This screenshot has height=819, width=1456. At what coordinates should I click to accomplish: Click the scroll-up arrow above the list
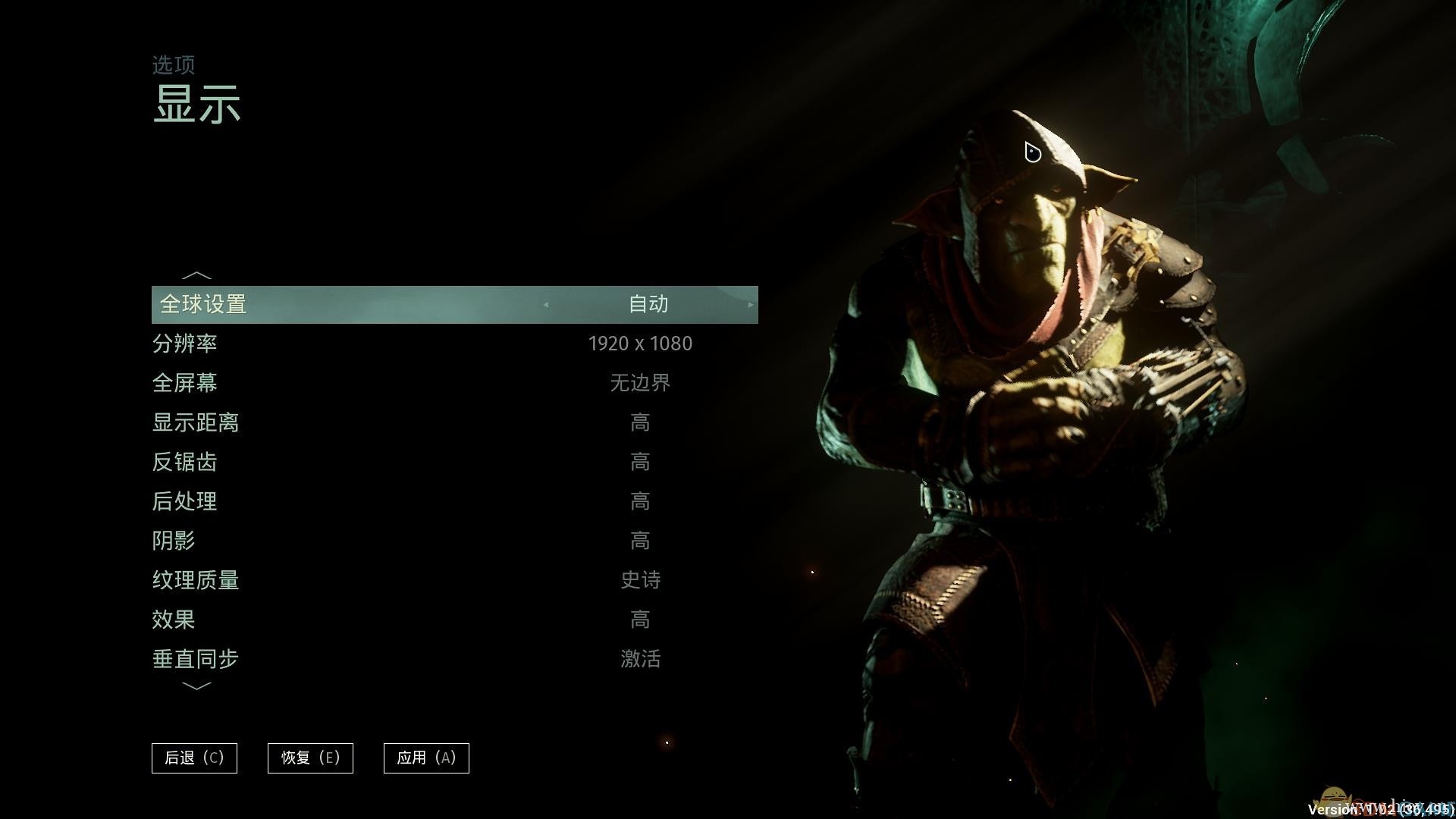(x=196, y=275)
